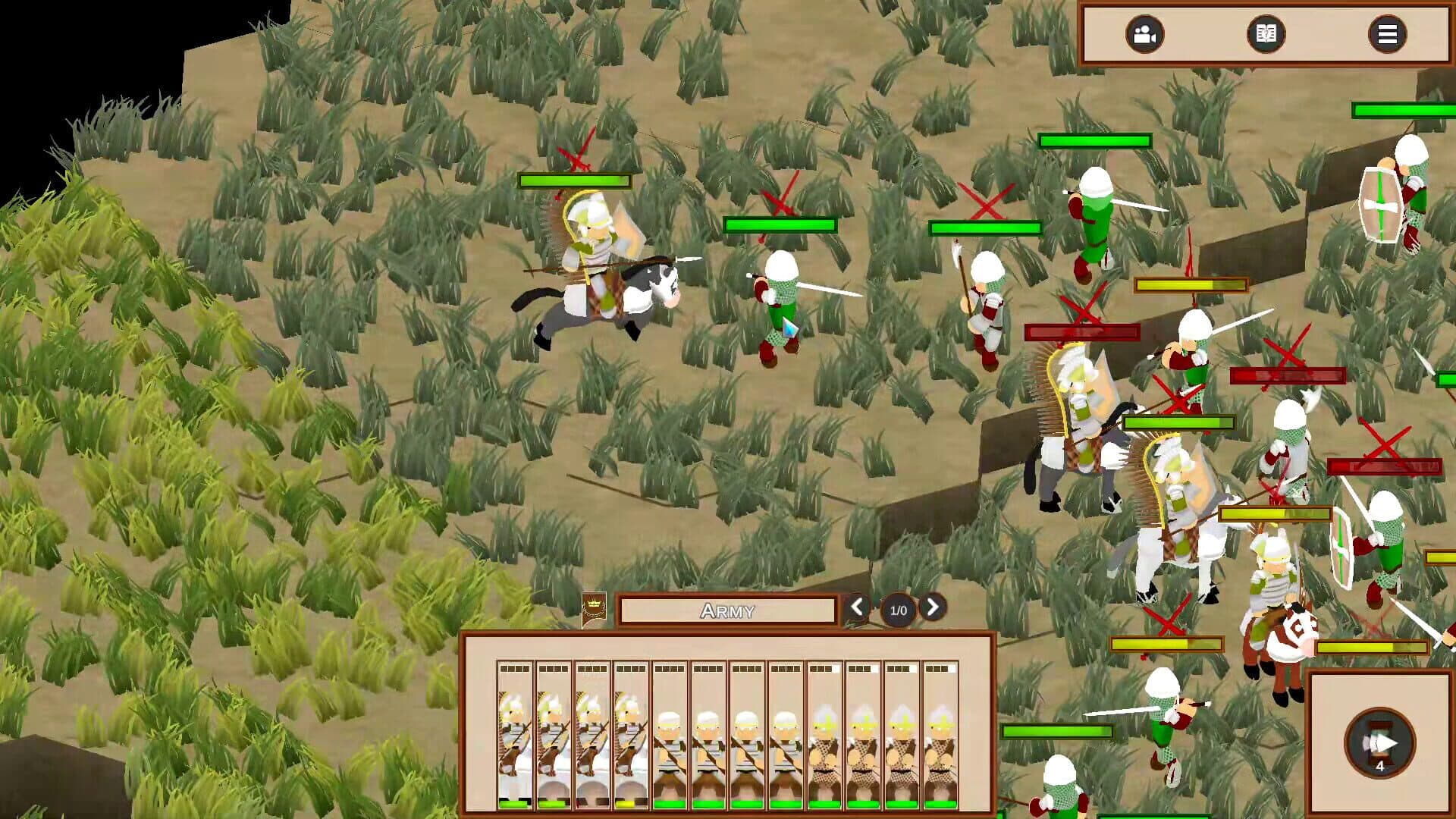
Task: Open the help book guide
Action: pyautogui.click(x=1266, y=34)
